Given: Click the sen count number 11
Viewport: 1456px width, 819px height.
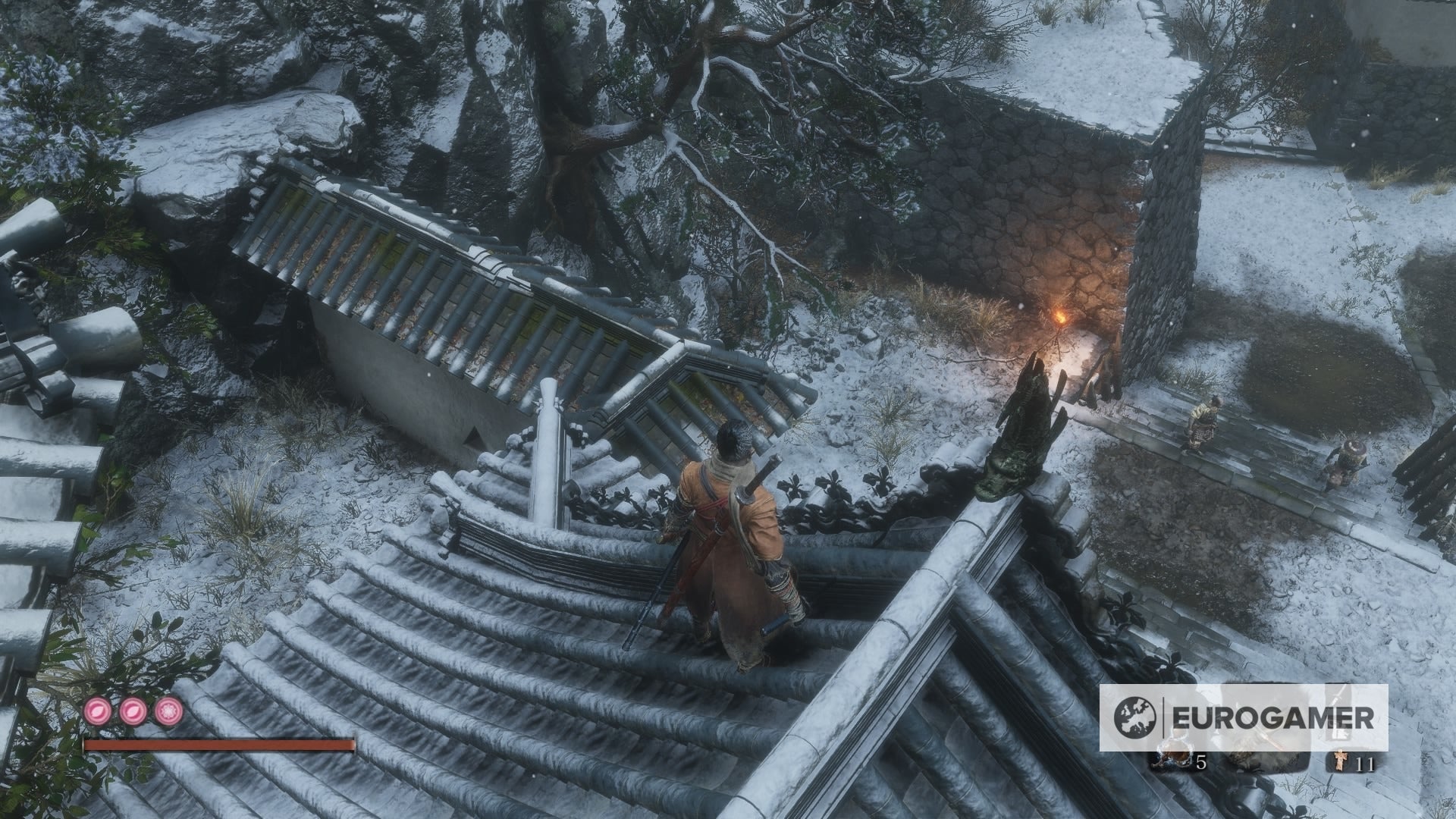Looking at the screenshot, I should [x=1365, y=763].
